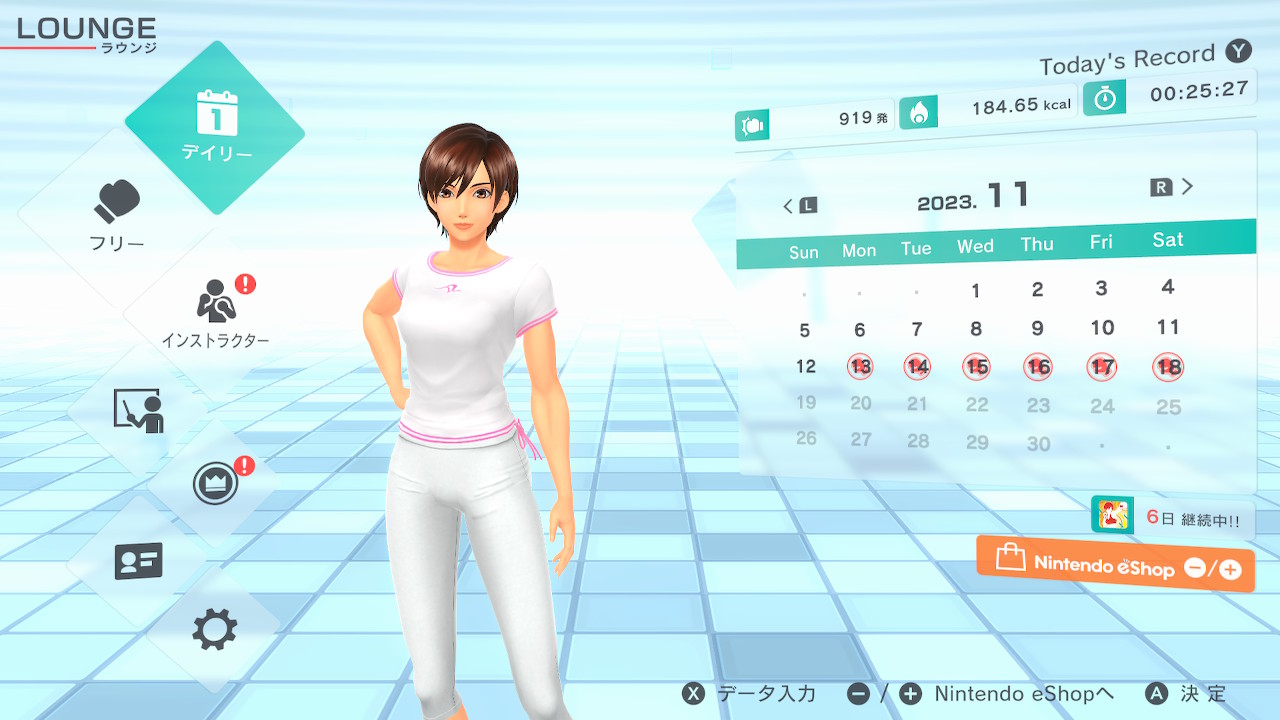
Task: Choose November 15 on the calendar
Action: pos(977,367)
